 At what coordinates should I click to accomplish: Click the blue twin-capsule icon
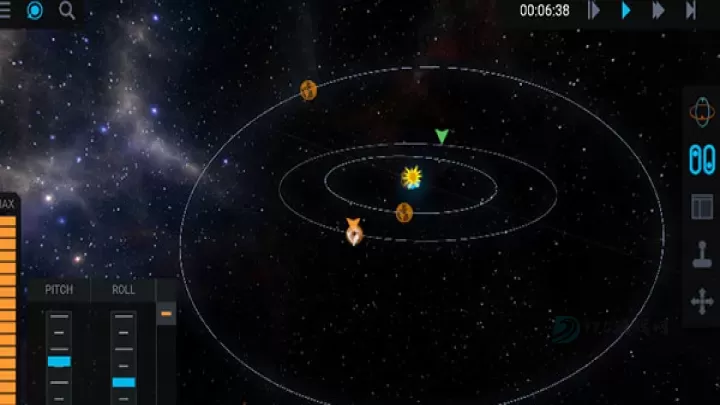tap(702, 160)
